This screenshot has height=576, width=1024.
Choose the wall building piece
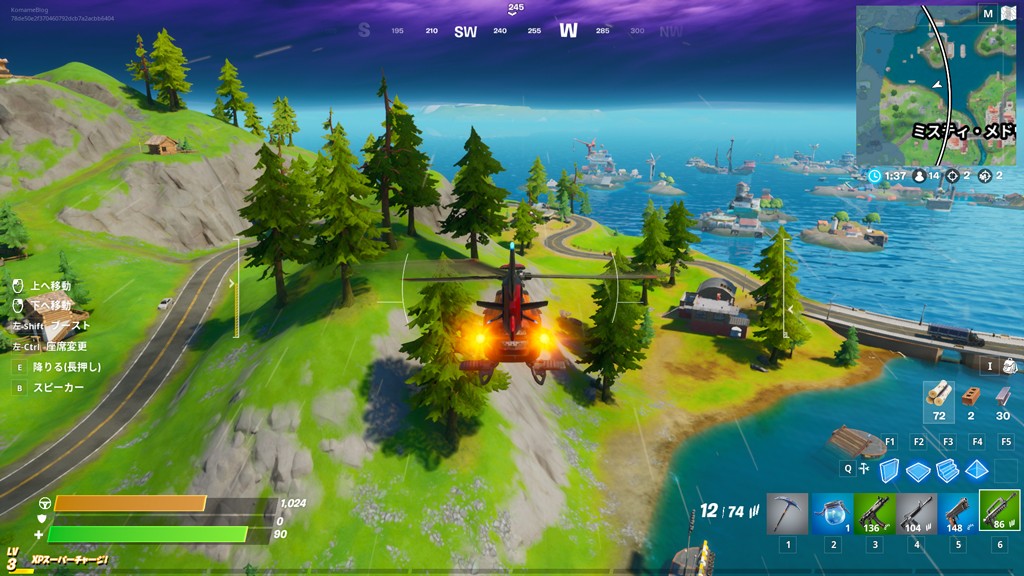click(x=888, y=470)
